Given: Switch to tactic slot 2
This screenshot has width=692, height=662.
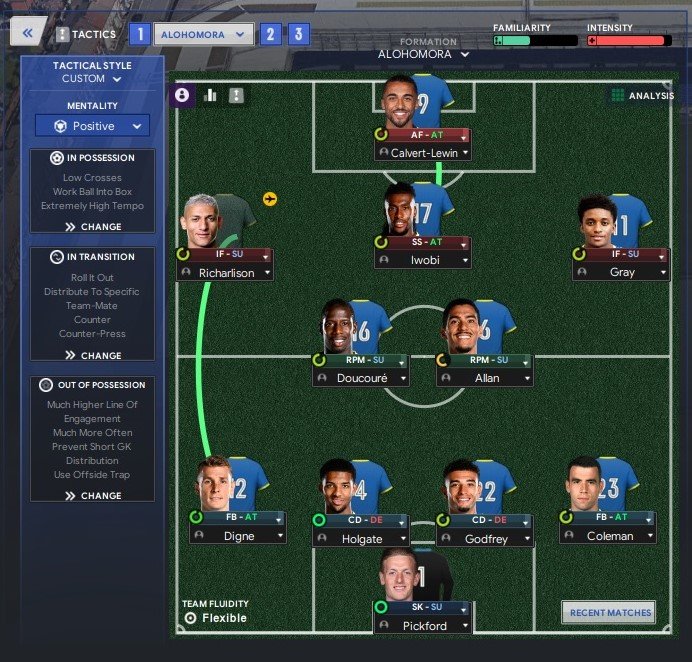Looking at the screenshot, I should (269, 34).
